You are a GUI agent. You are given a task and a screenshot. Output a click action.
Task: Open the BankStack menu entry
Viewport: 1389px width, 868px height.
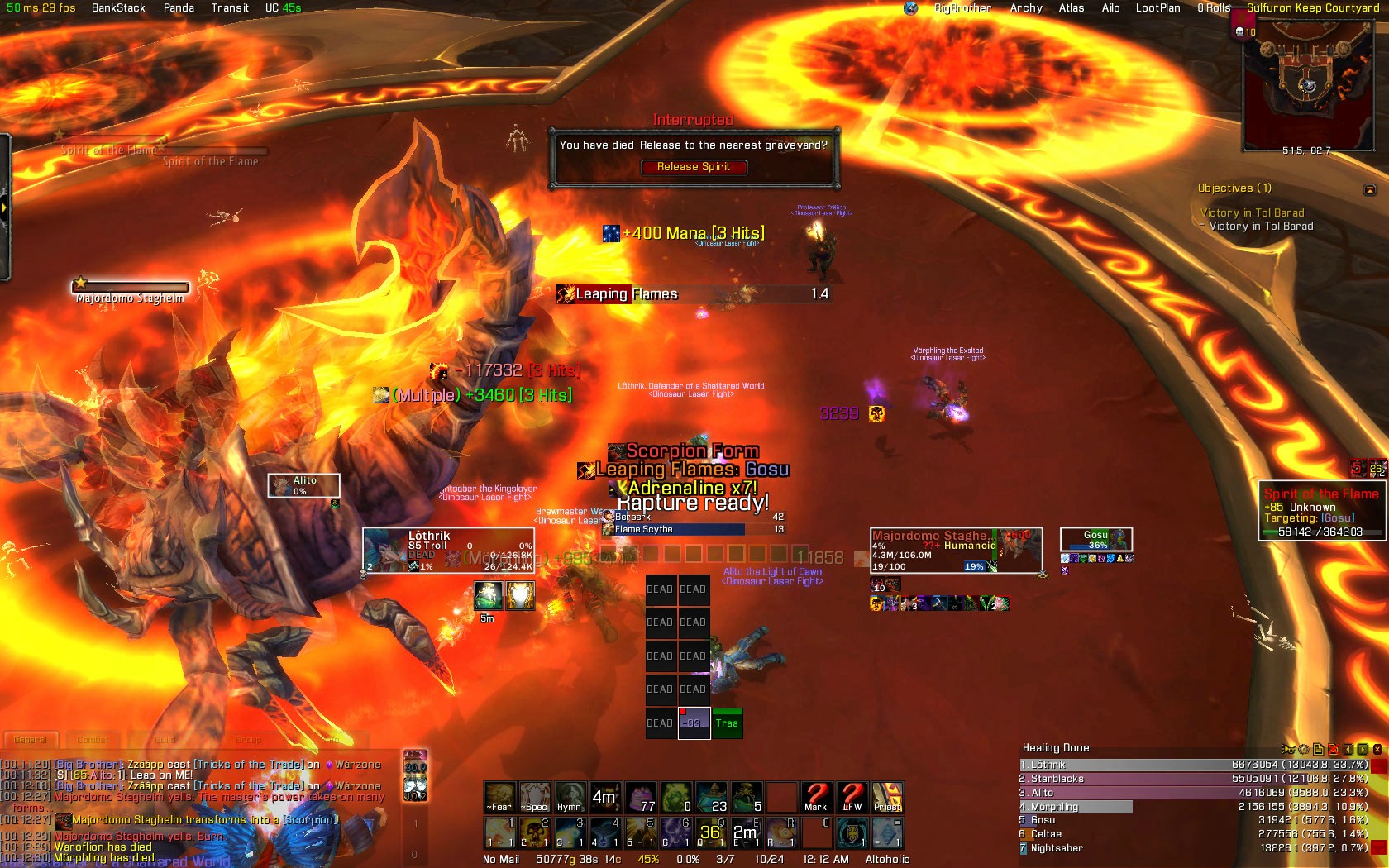coord(118,7)
